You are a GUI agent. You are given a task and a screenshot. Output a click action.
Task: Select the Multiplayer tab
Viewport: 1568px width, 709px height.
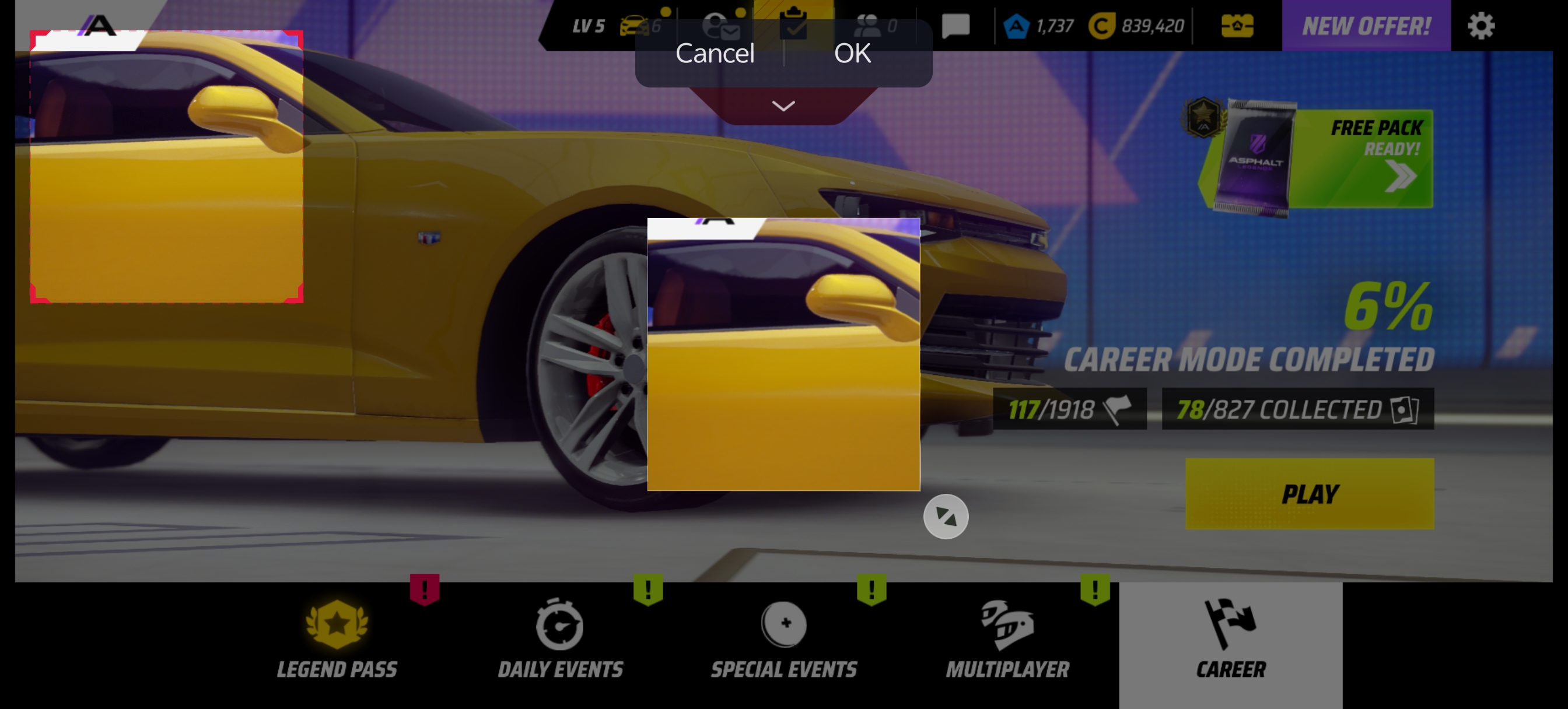point(1007,639)
